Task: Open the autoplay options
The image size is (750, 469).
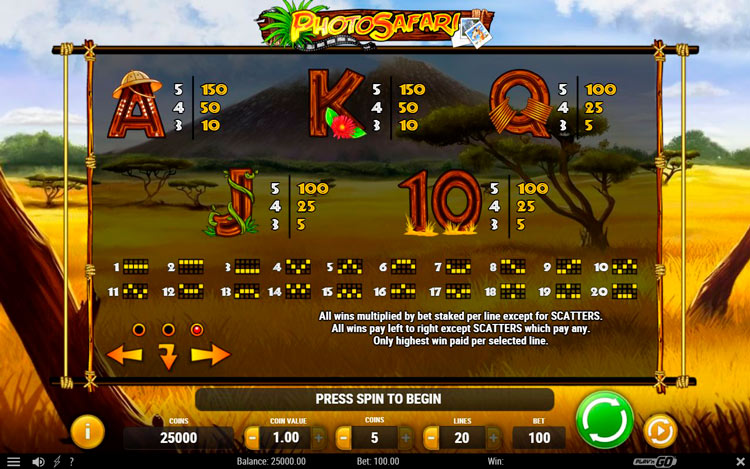Action: [659, 431]
